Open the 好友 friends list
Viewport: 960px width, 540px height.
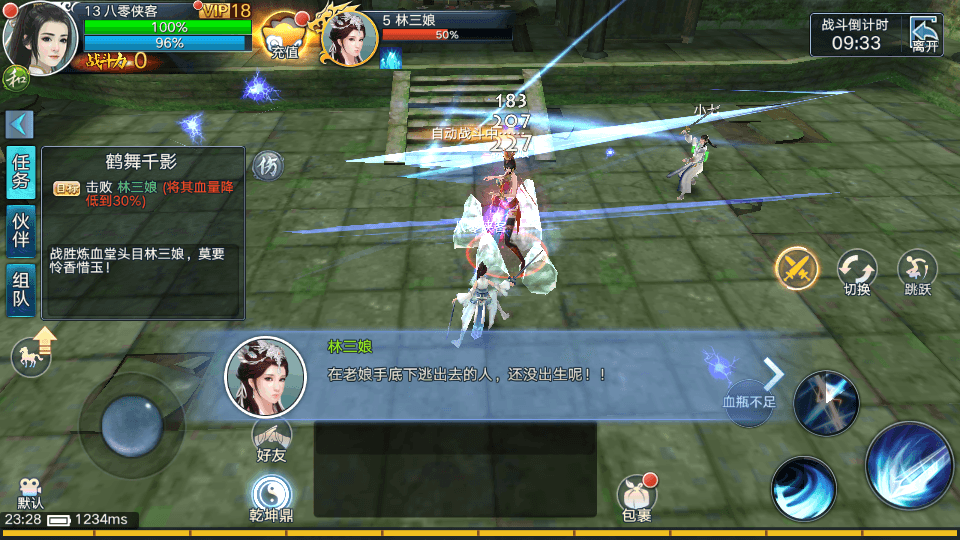point(271,439)
